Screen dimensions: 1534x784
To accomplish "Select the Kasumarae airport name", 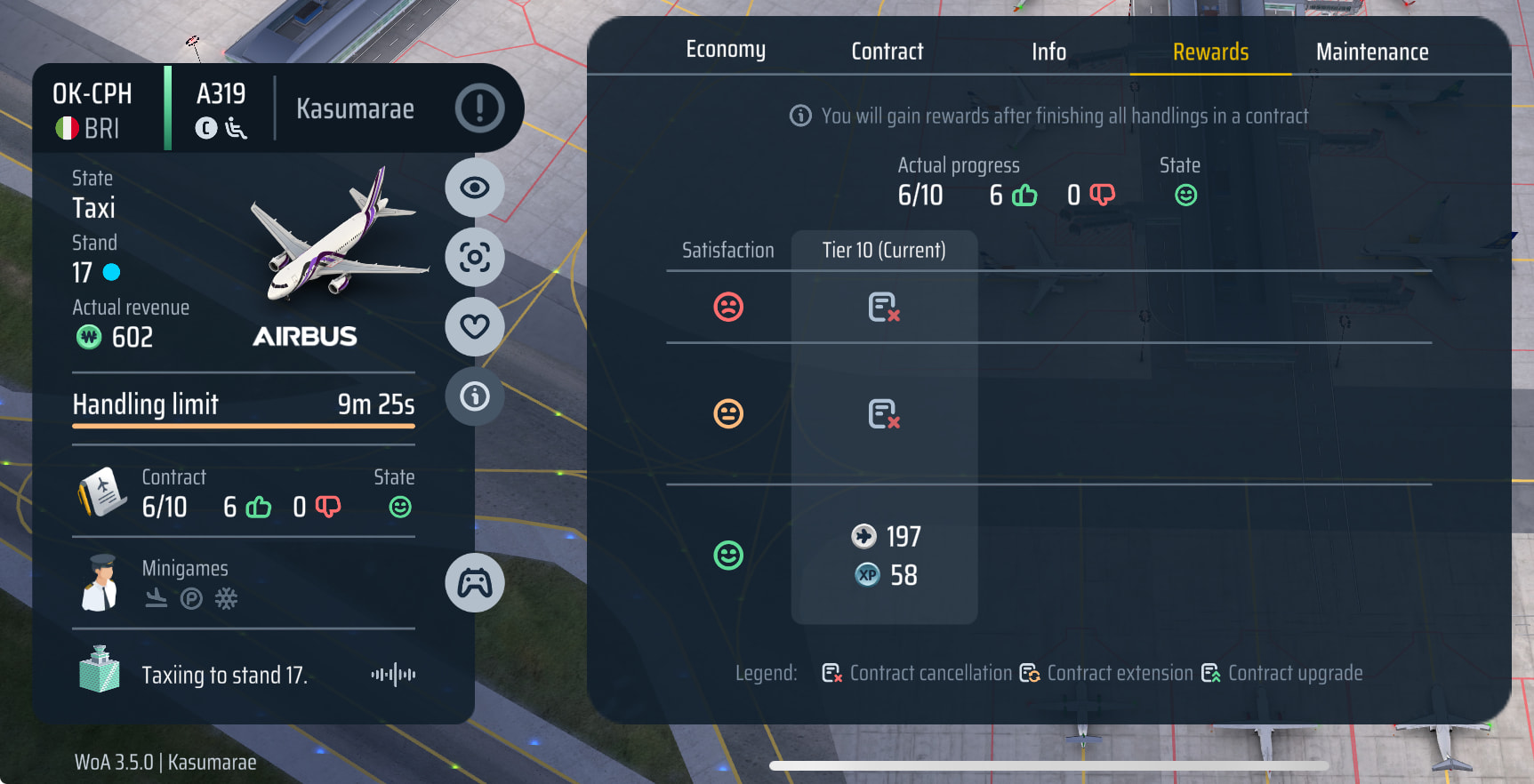I will pyautogui.click(x=355, y=109).
